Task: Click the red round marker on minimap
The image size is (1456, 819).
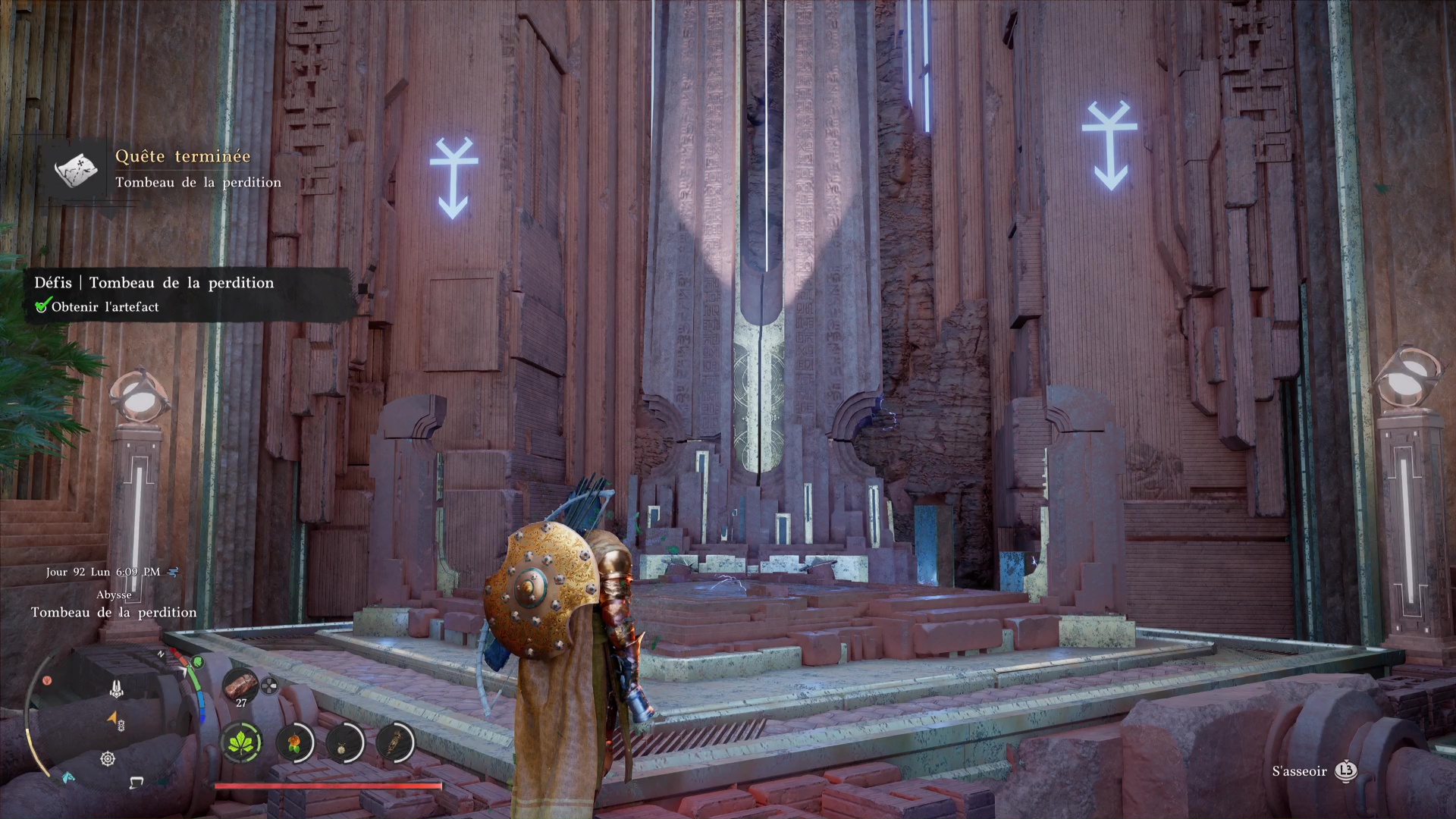Action: click(47, 680)
